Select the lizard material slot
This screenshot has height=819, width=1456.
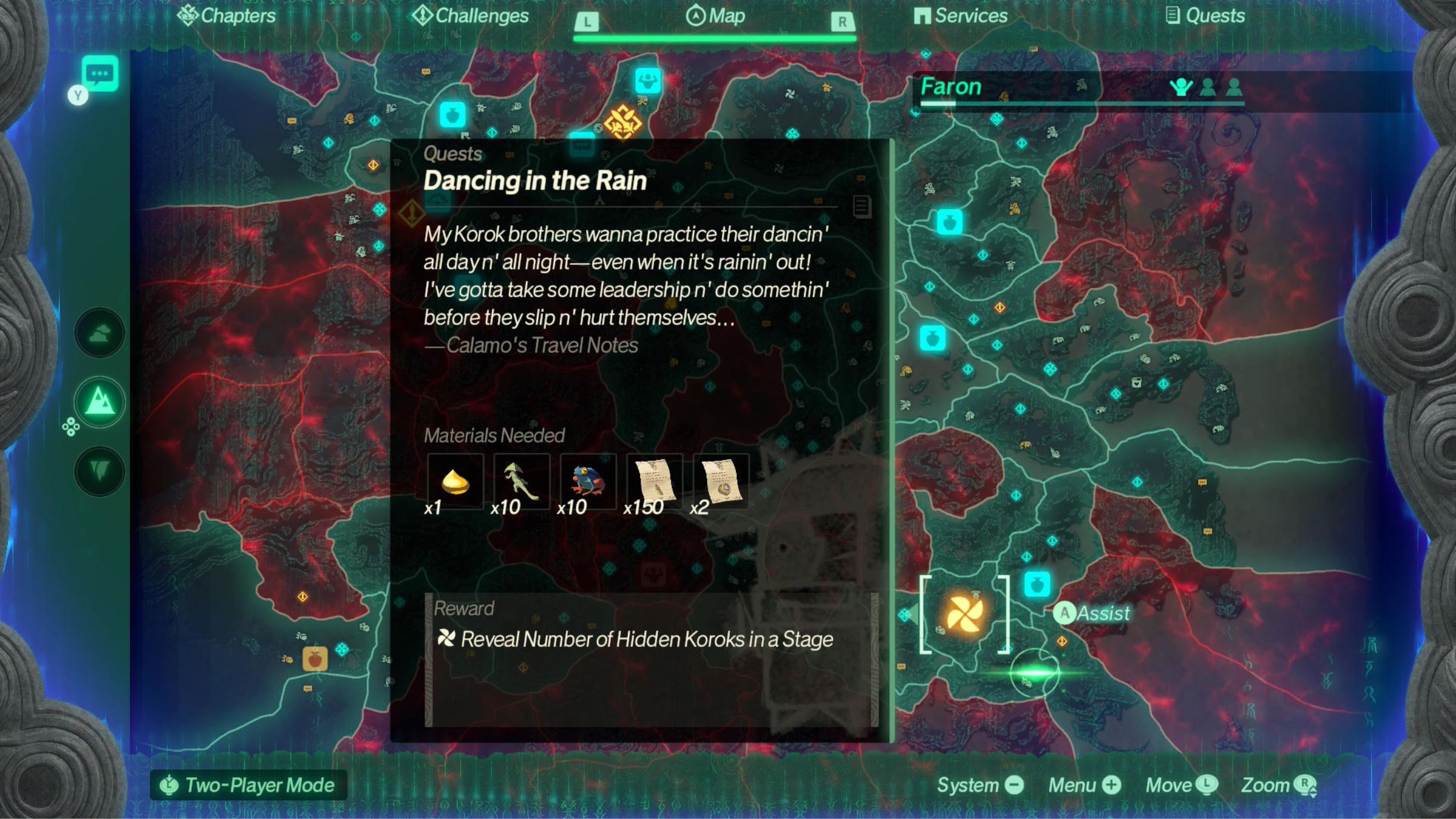pyautogui.click(x=522, y=482)
